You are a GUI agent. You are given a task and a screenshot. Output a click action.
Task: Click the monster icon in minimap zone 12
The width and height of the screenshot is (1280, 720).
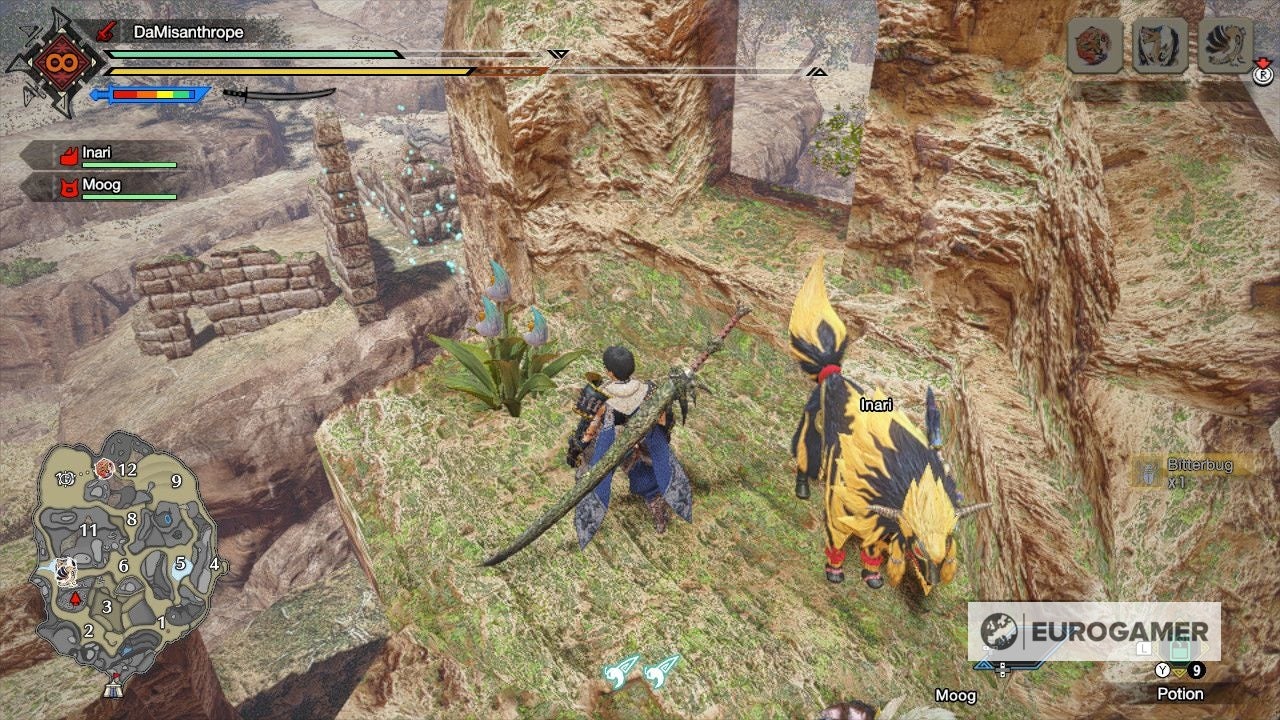(x=104, y=469)
